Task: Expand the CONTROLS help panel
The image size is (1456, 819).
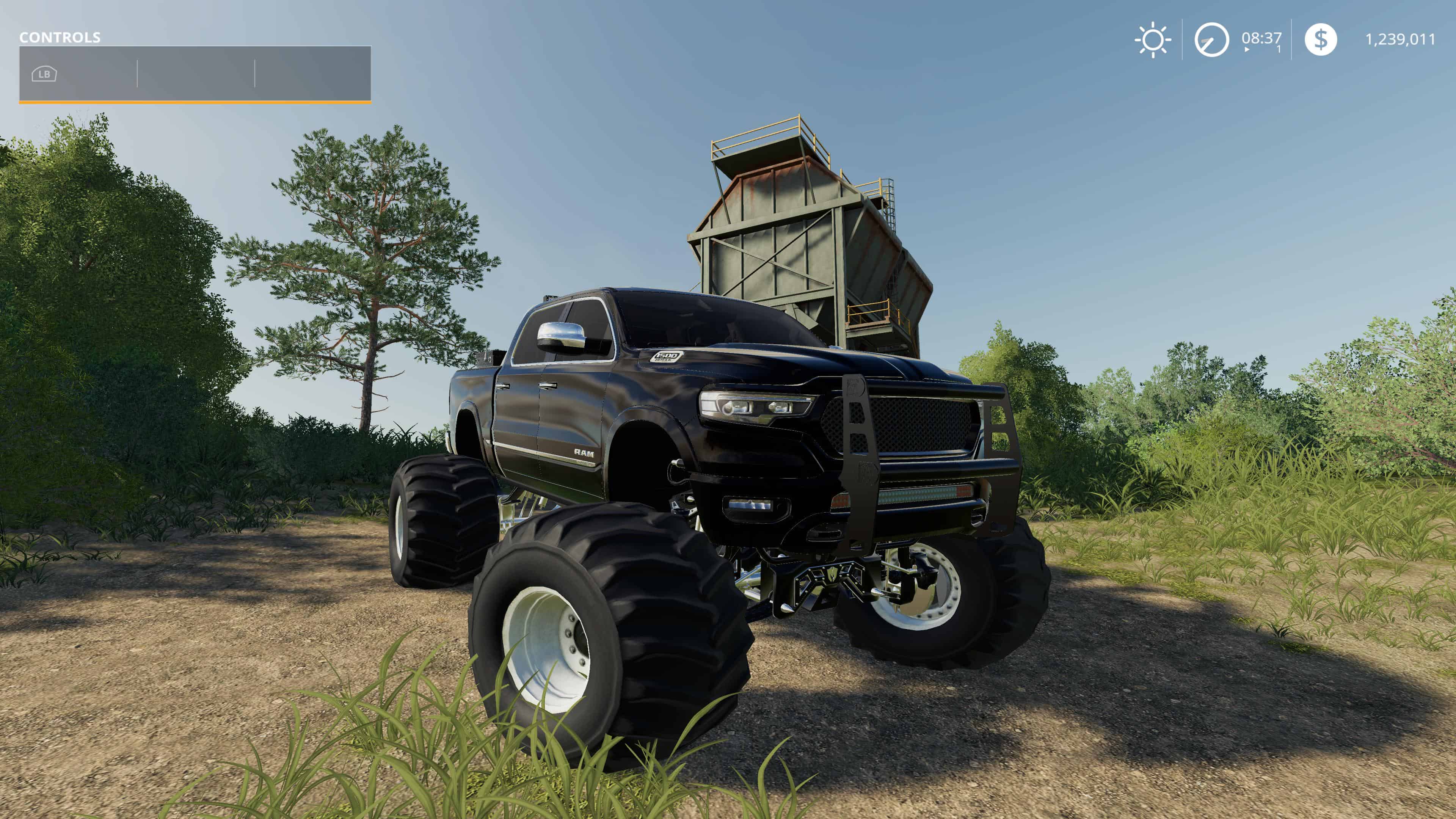Action: point(195,74)
